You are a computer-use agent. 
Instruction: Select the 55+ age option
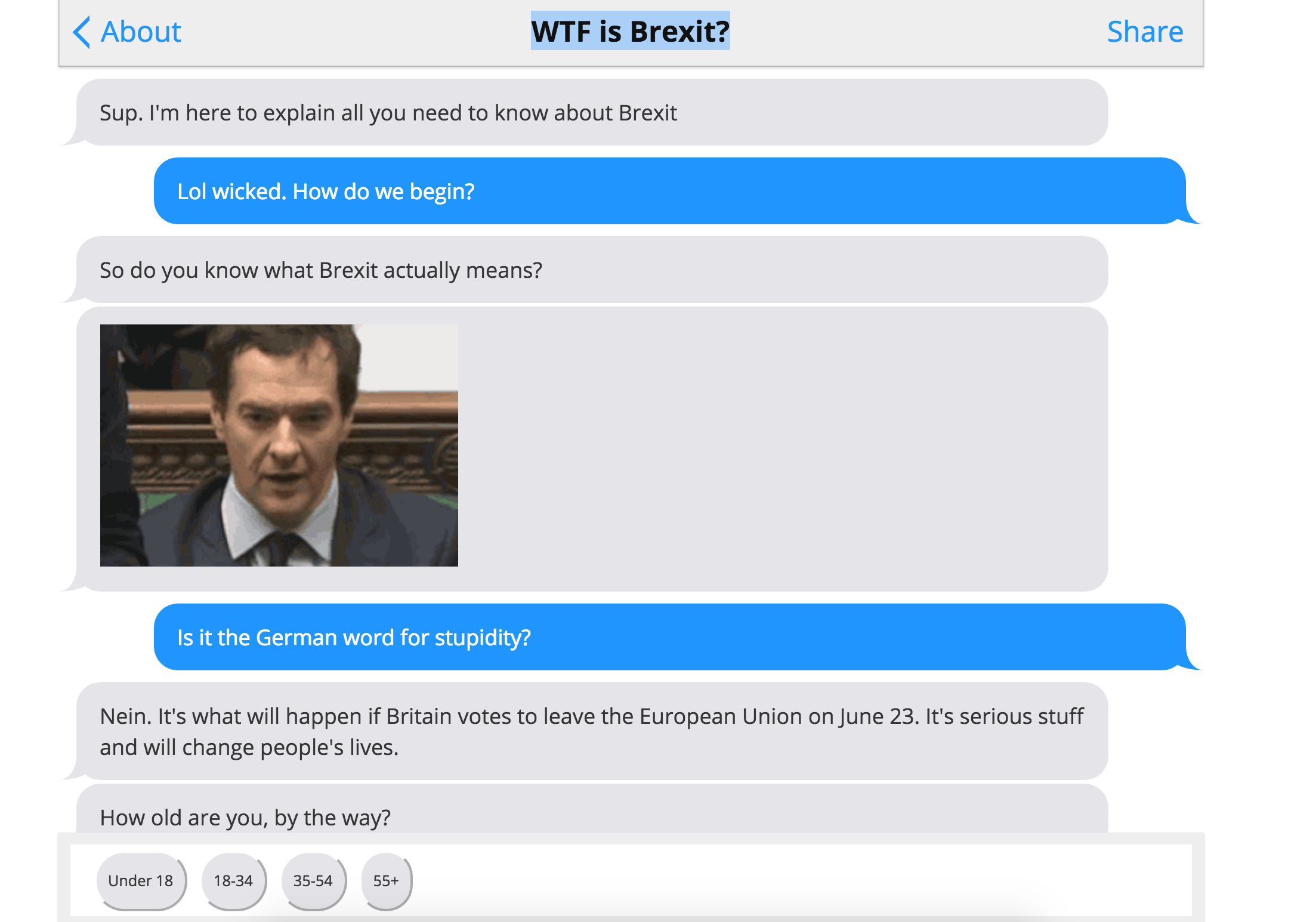(x=385, y=880)
